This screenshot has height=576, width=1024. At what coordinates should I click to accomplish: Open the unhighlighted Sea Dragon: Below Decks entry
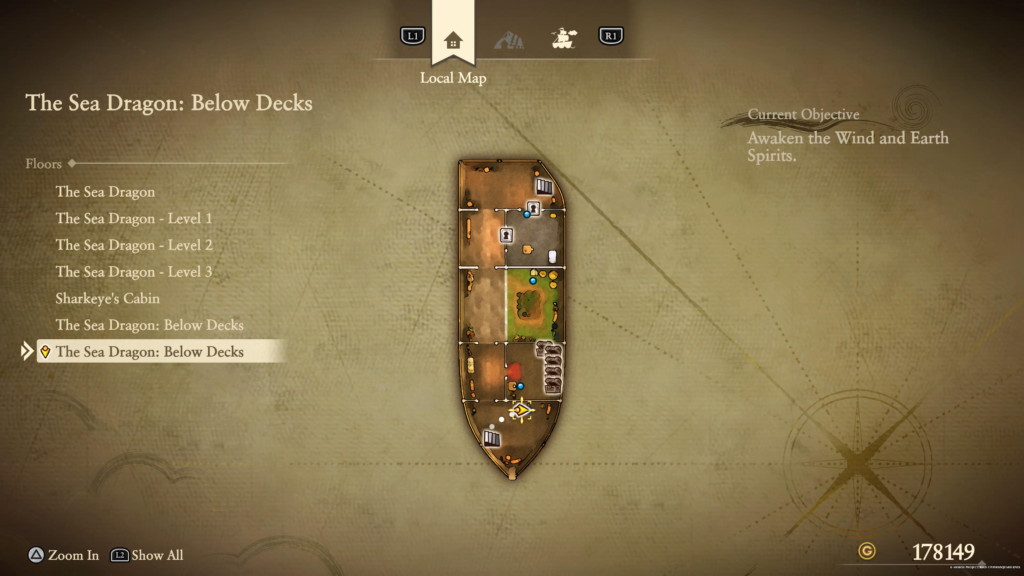pyautogui.click(x=150, y=325)
